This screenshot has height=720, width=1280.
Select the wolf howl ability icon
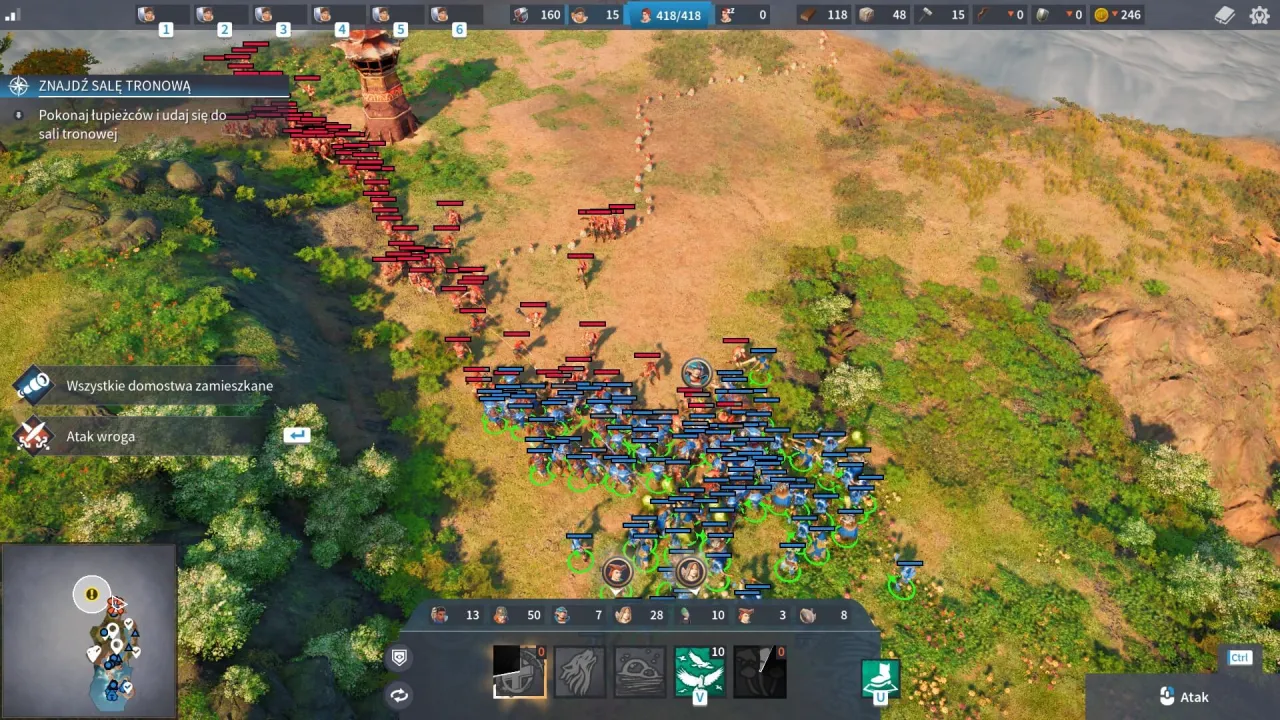point(580,672)
